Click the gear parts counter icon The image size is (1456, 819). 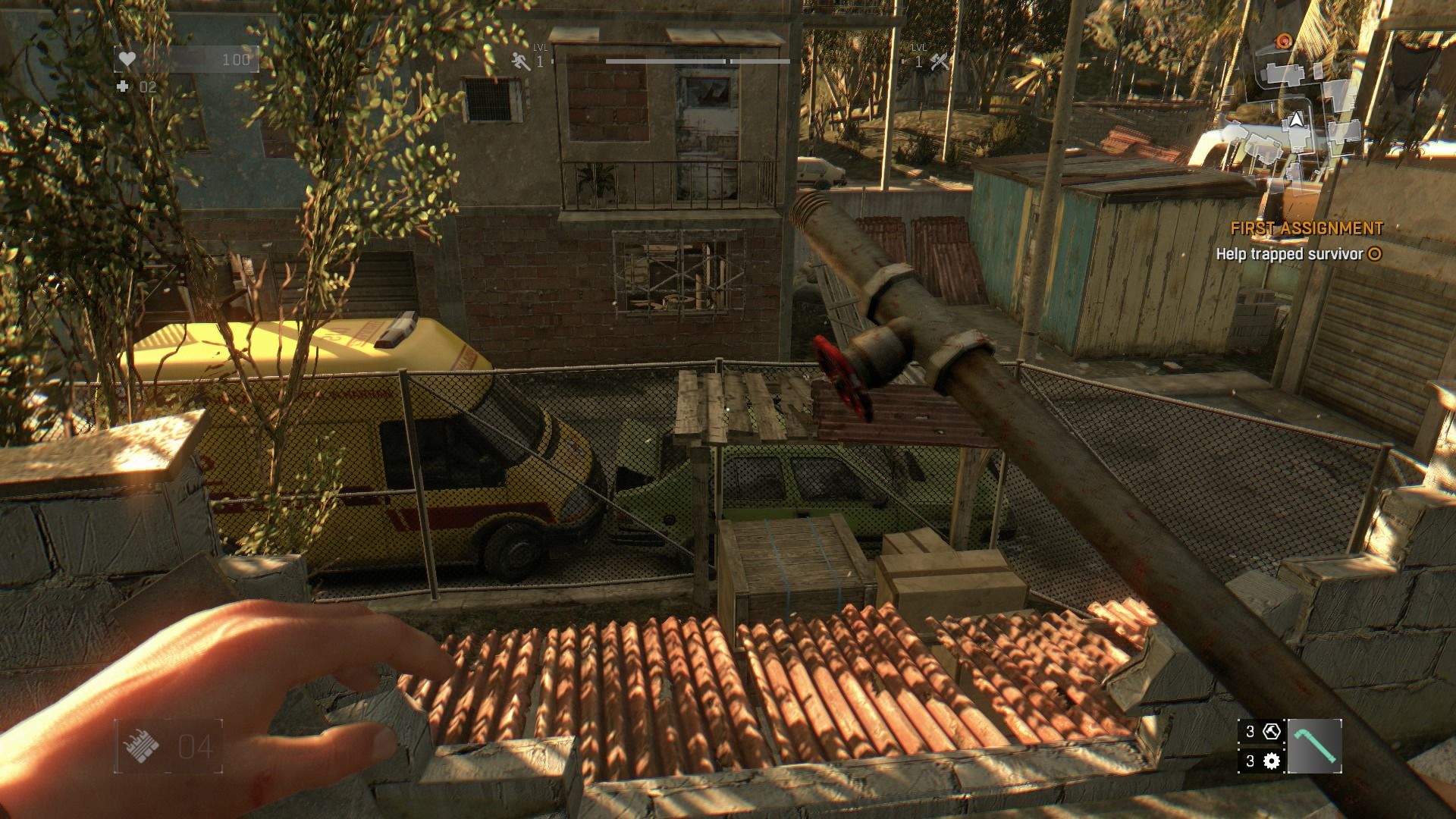(x=1271, y=761)
